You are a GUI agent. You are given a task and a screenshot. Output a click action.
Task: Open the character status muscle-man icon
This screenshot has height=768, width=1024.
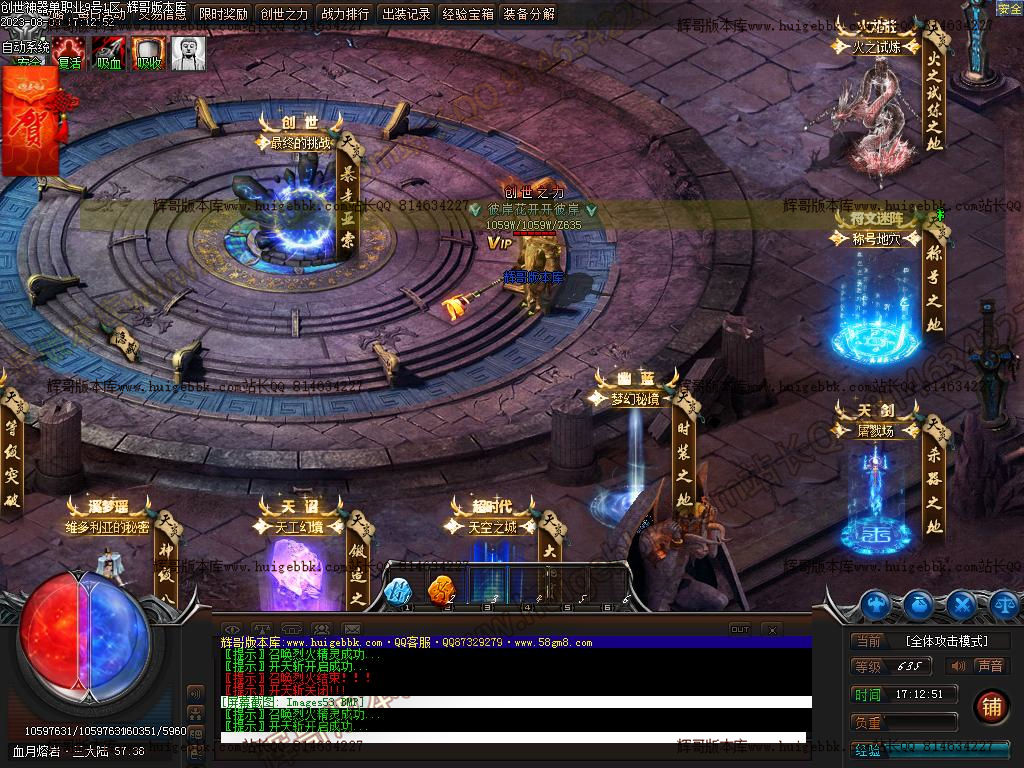[x=876, y=604]
